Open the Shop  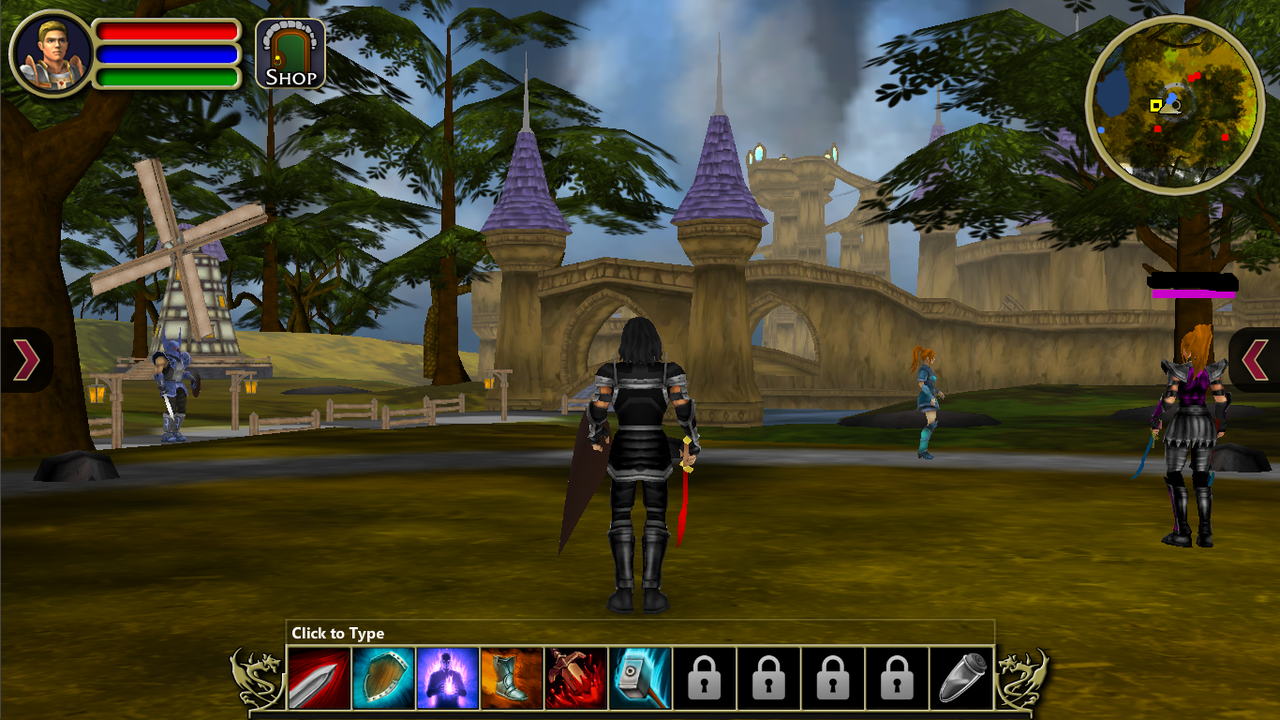click(290, 54)
